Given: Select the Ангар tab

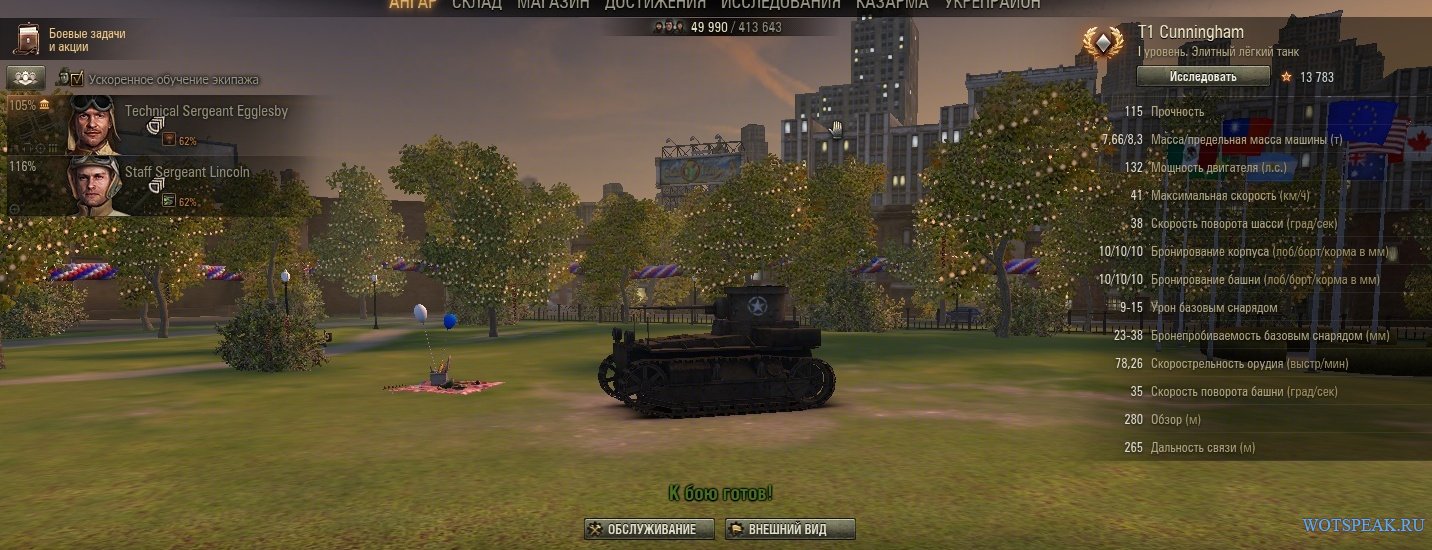Looking at the screenshot, I should click(413, 4).
